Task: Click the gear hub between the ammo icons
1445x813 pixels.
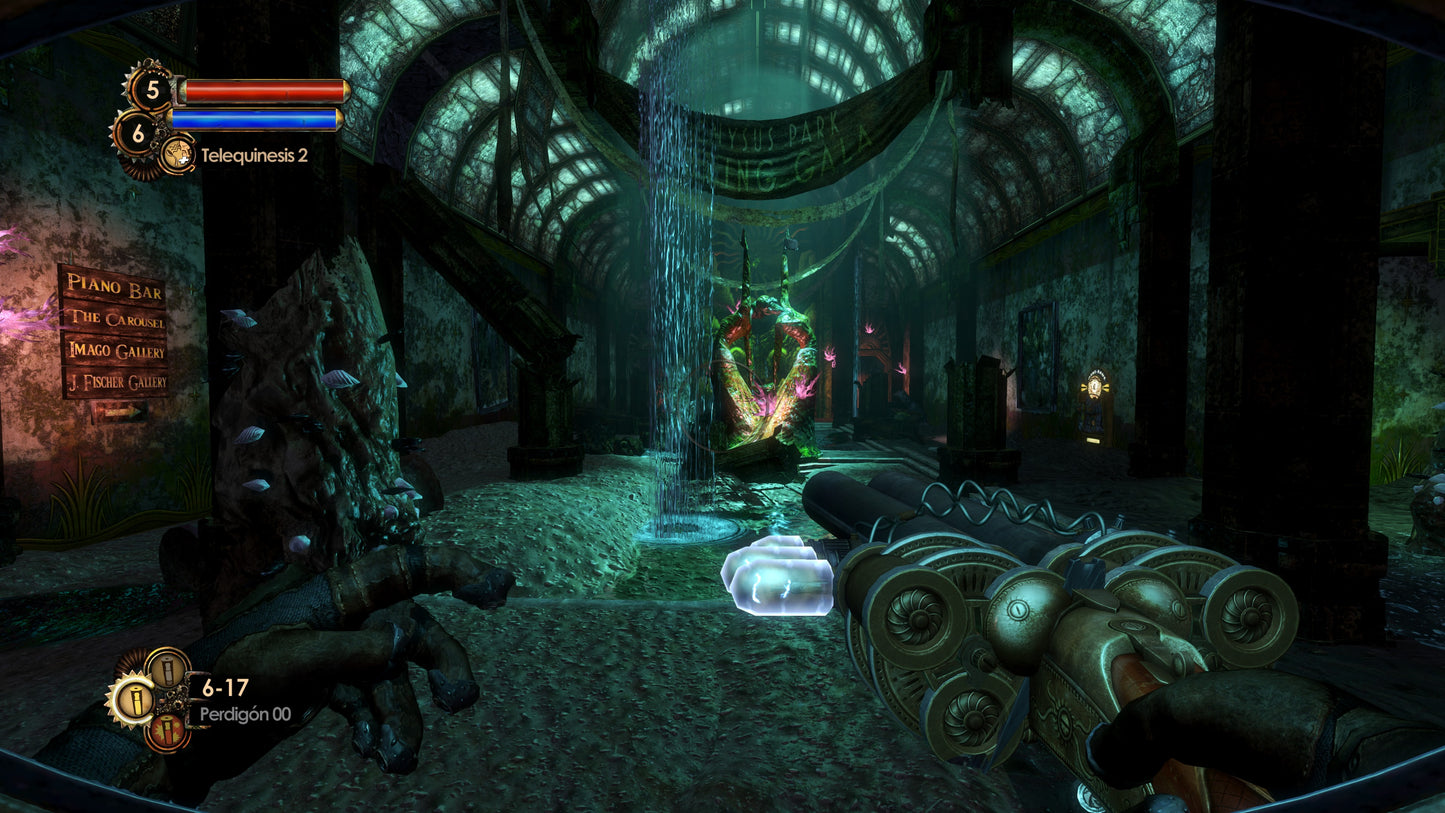Action: pyautogui.click(x=171, y=700)
